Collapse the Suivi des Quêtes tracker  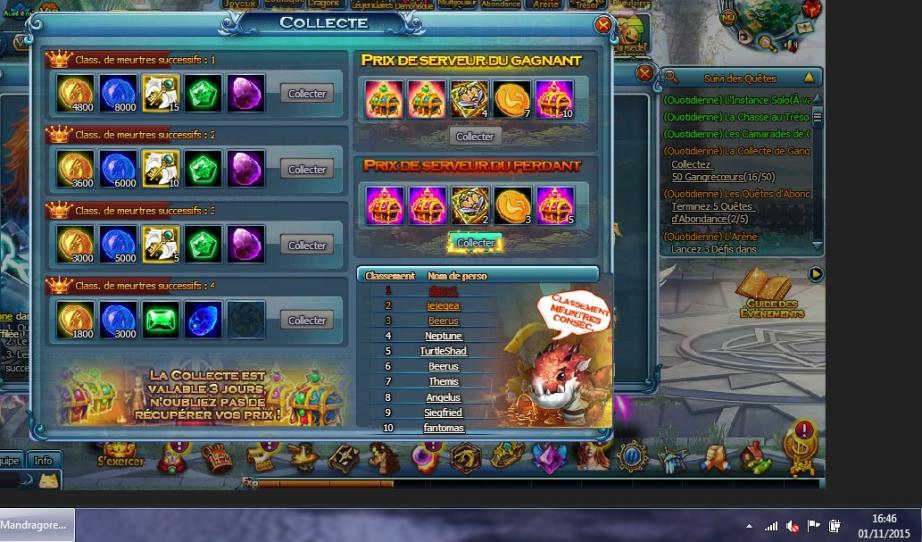coord(808,77)
